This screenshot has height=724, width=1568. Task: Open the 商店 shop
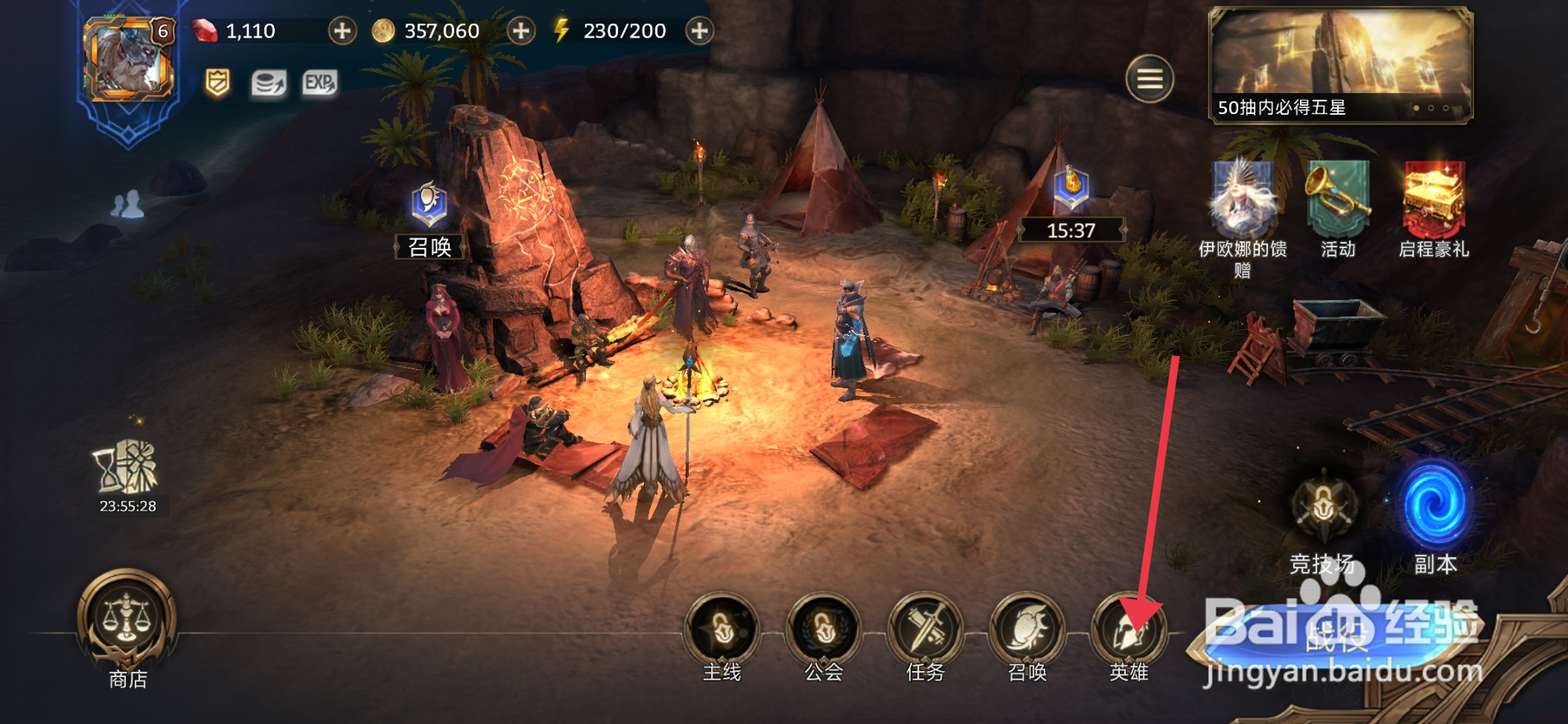[x=127, y=620]
